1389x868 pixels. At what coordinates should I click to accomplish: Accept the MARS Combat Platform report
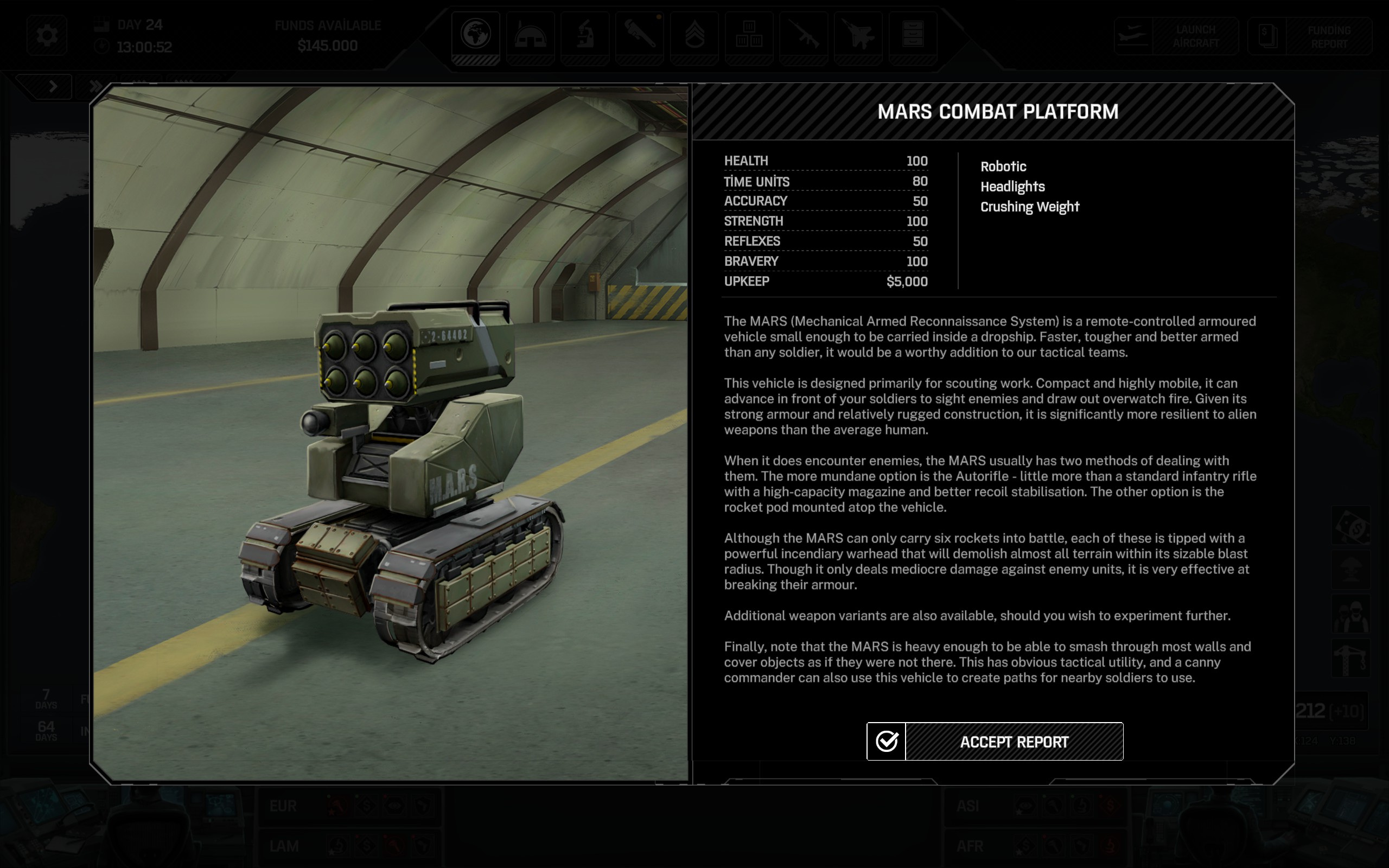[994, 741]
